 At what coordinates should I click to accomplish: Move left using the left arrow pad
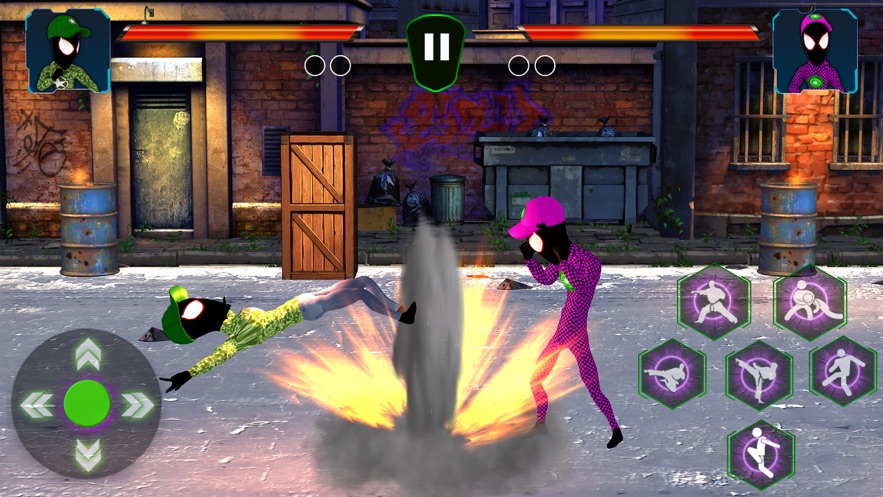(x=37, y=404)
